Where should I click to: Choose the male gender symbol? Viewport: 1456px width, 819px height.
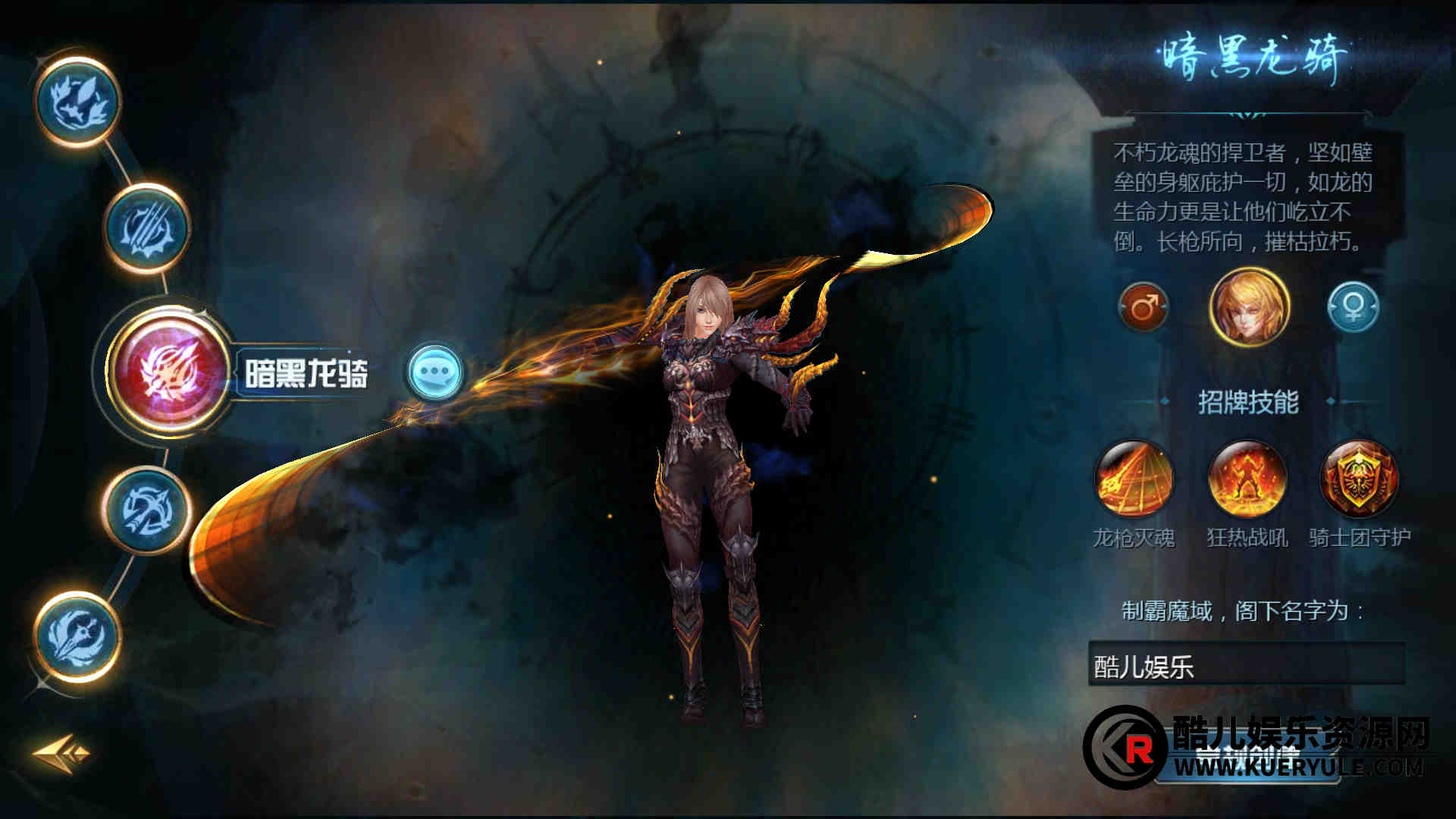[x=1143, y=307]
